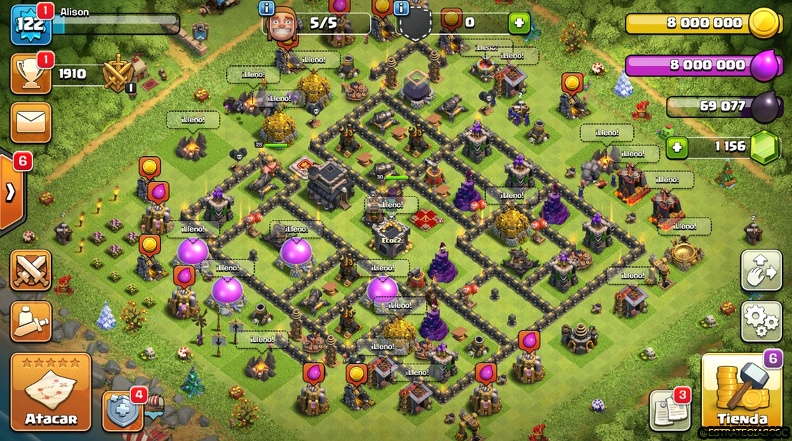Open the Tienda shop
This screenshot has width=792, height=441.
tap(741, 391)
